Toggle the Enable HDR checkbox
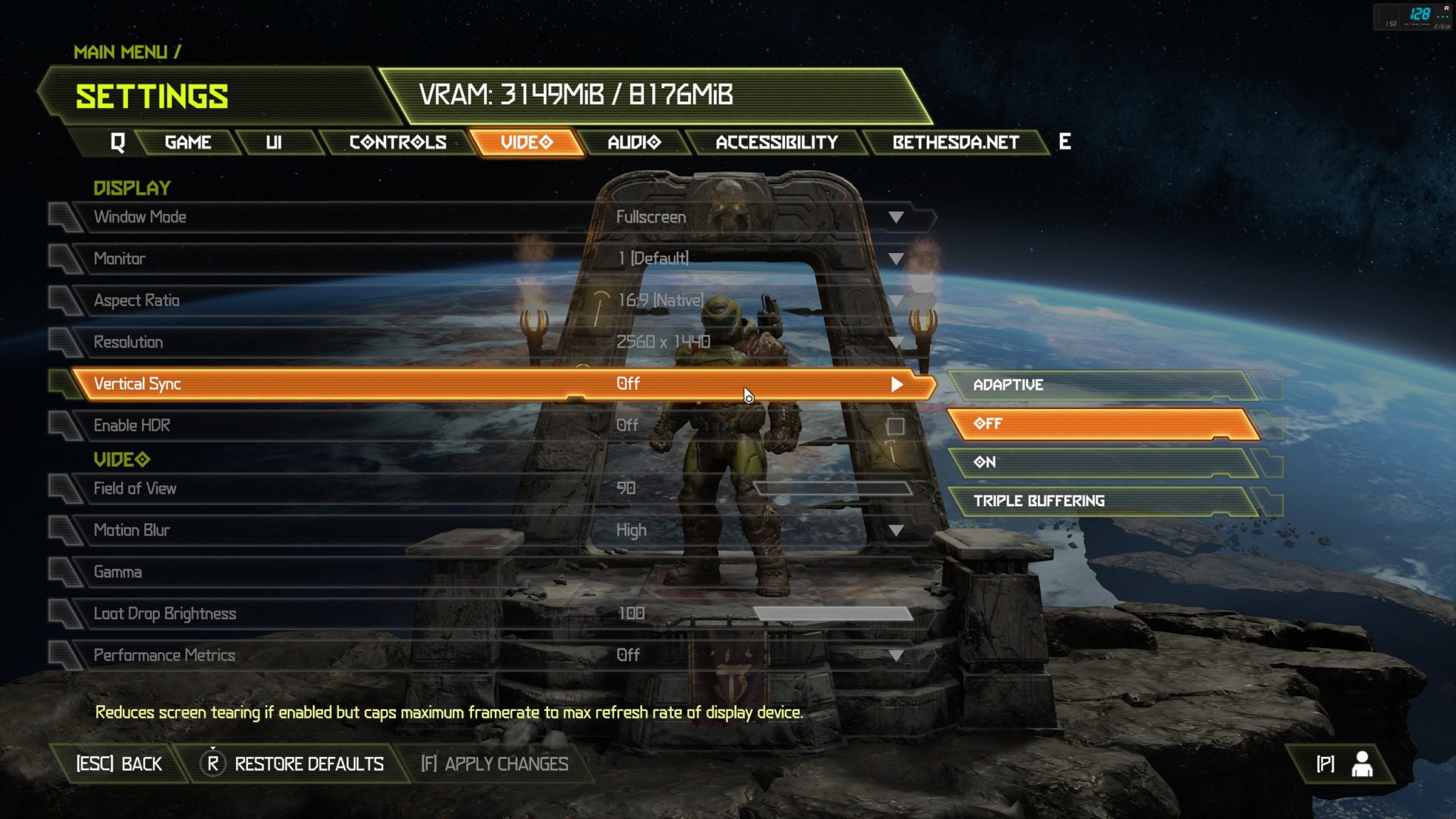Viewport: 1456px width, 819px height. [x=895, y=426]
